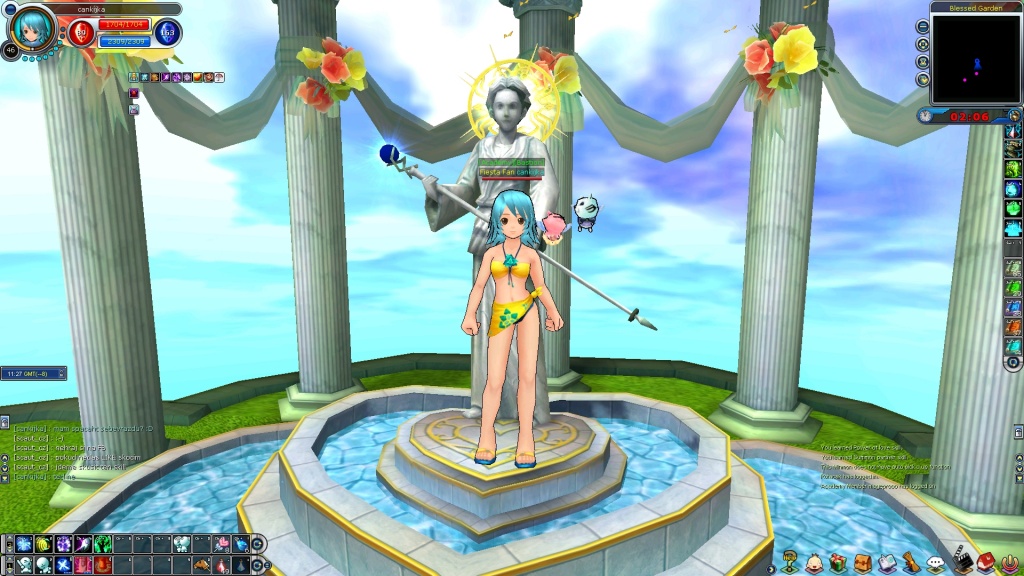The width and height of the screenshot is (1024, 576).
Task: Open the brown inventory bag
Action: (x=862, y=563)
